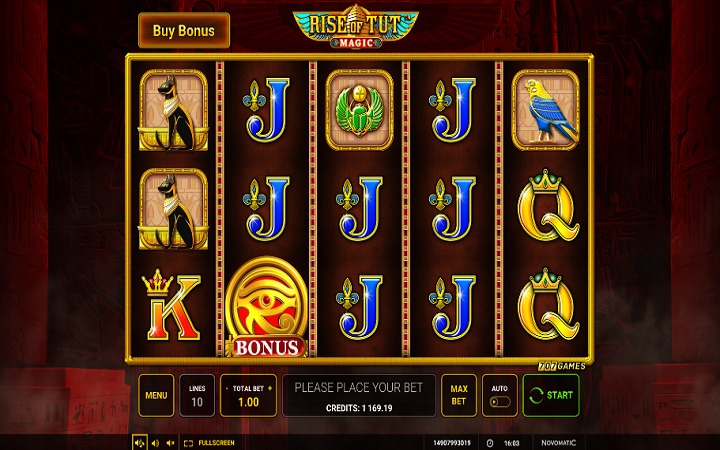Set the Max Bet
This screenshot has height=450, width=720.
(x=459, y=395)
